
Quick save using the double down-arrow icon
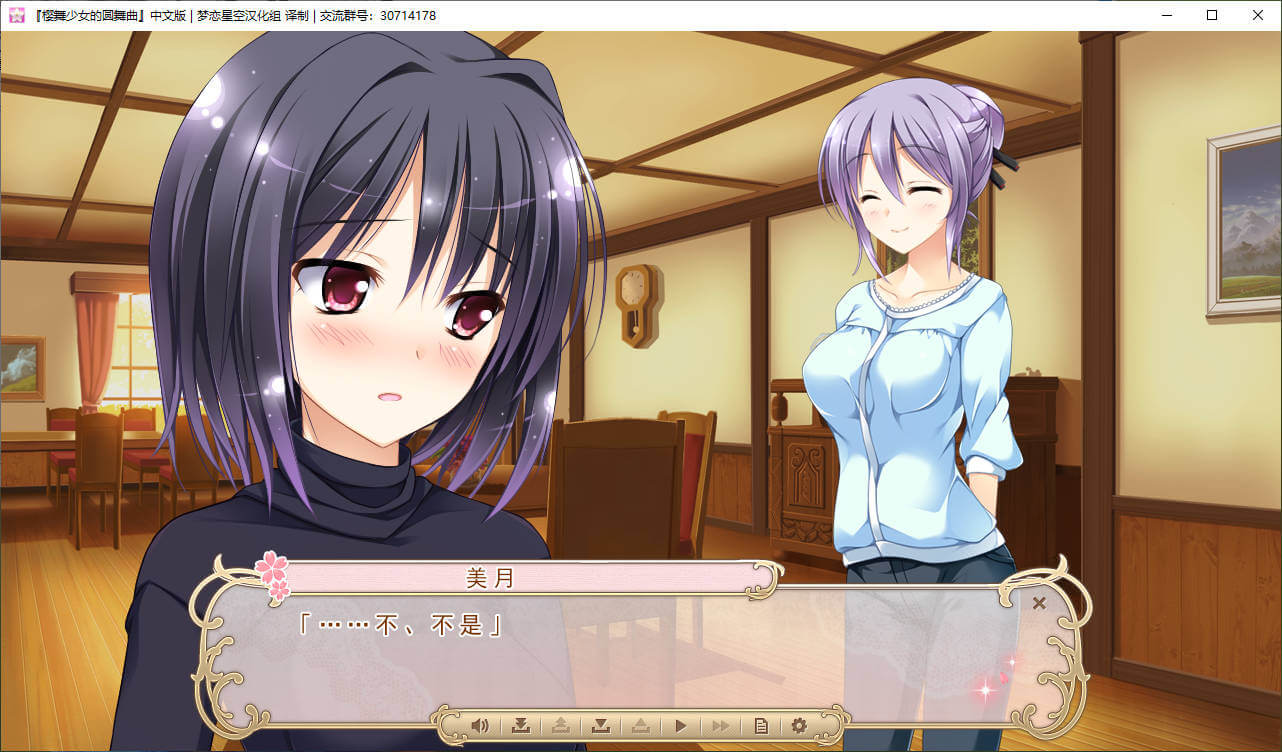pyautogui.click(x=520, y=725)
